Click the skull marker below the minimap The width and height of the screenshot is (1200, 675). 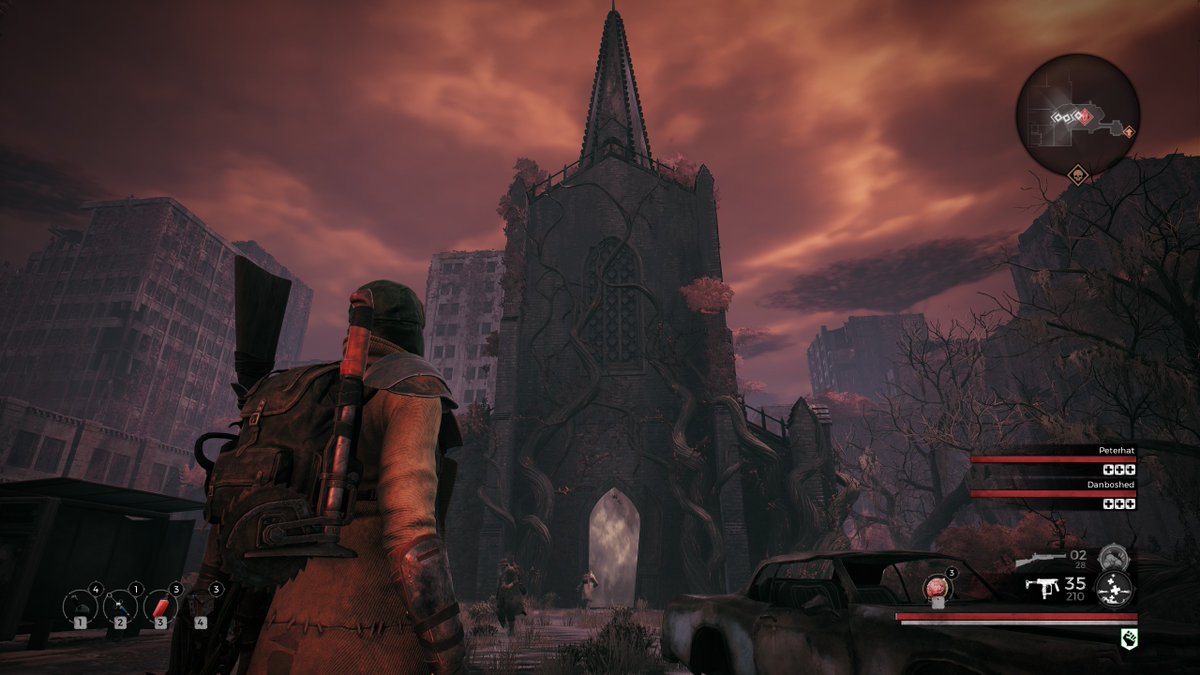[x=1078, y=176]
